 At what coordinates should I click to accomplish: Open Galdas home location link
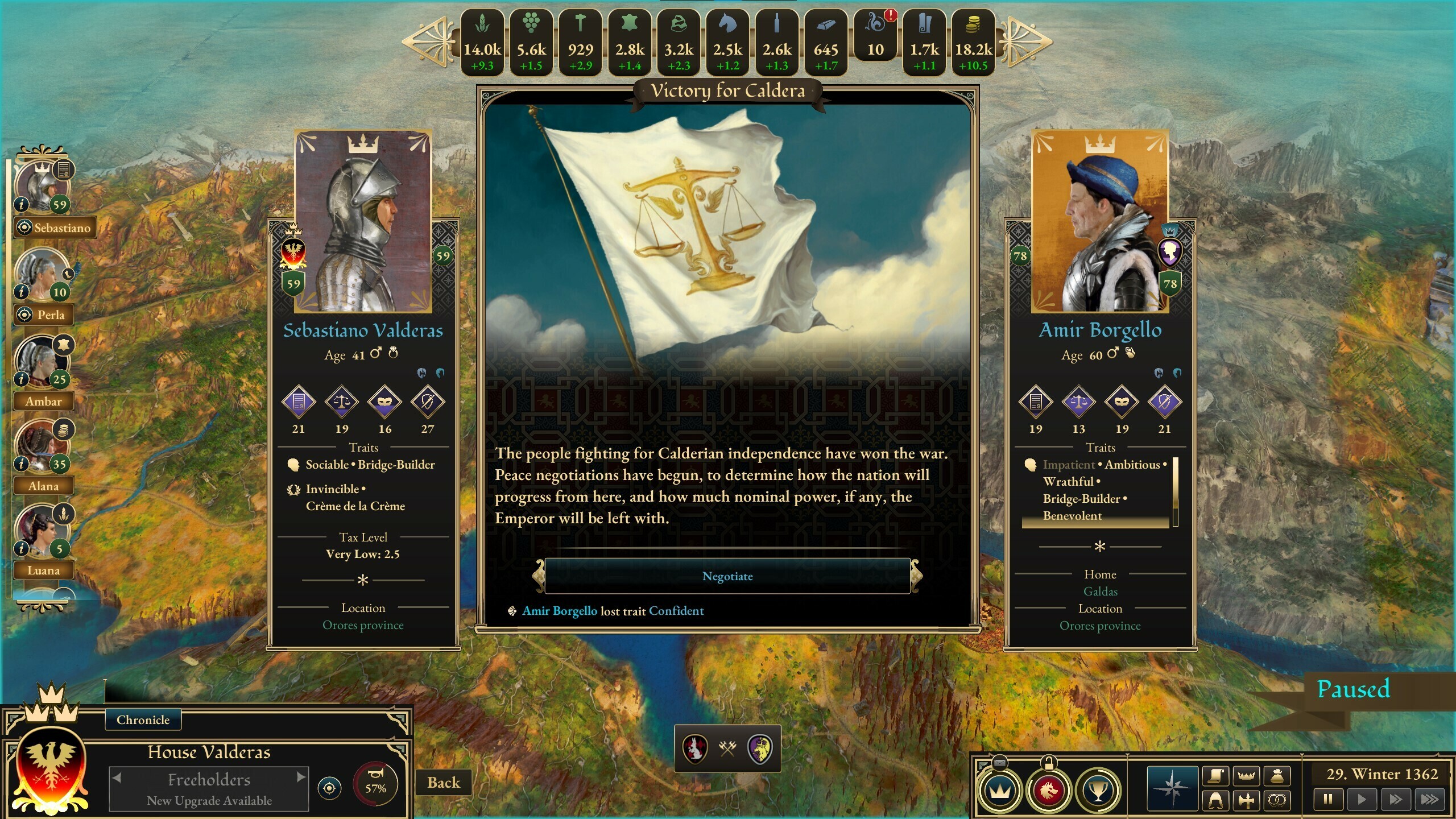pyautogui.click(x=1100, y=591)
